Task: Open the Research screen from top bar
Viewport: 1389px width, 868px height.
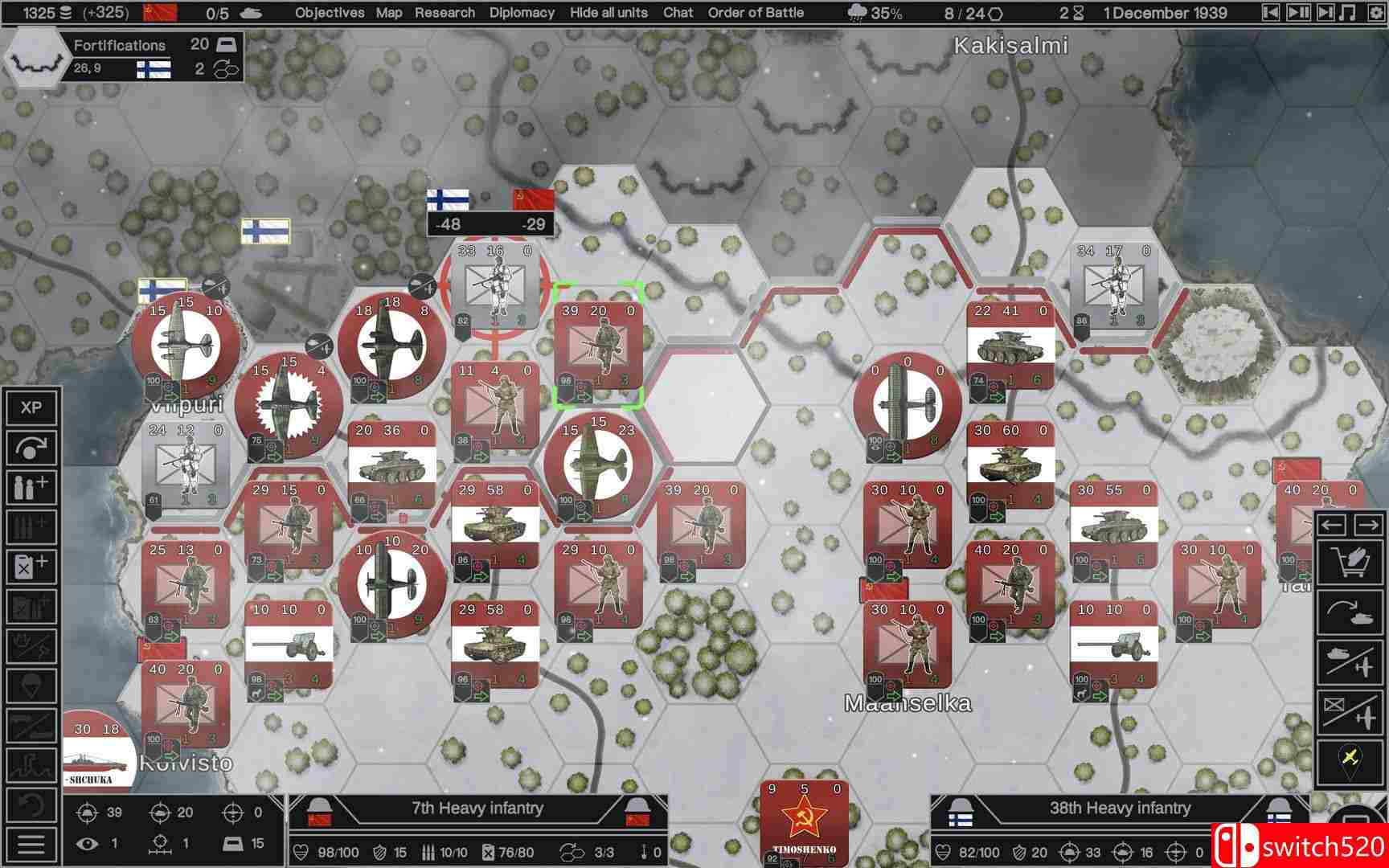Action: point(445,13)
